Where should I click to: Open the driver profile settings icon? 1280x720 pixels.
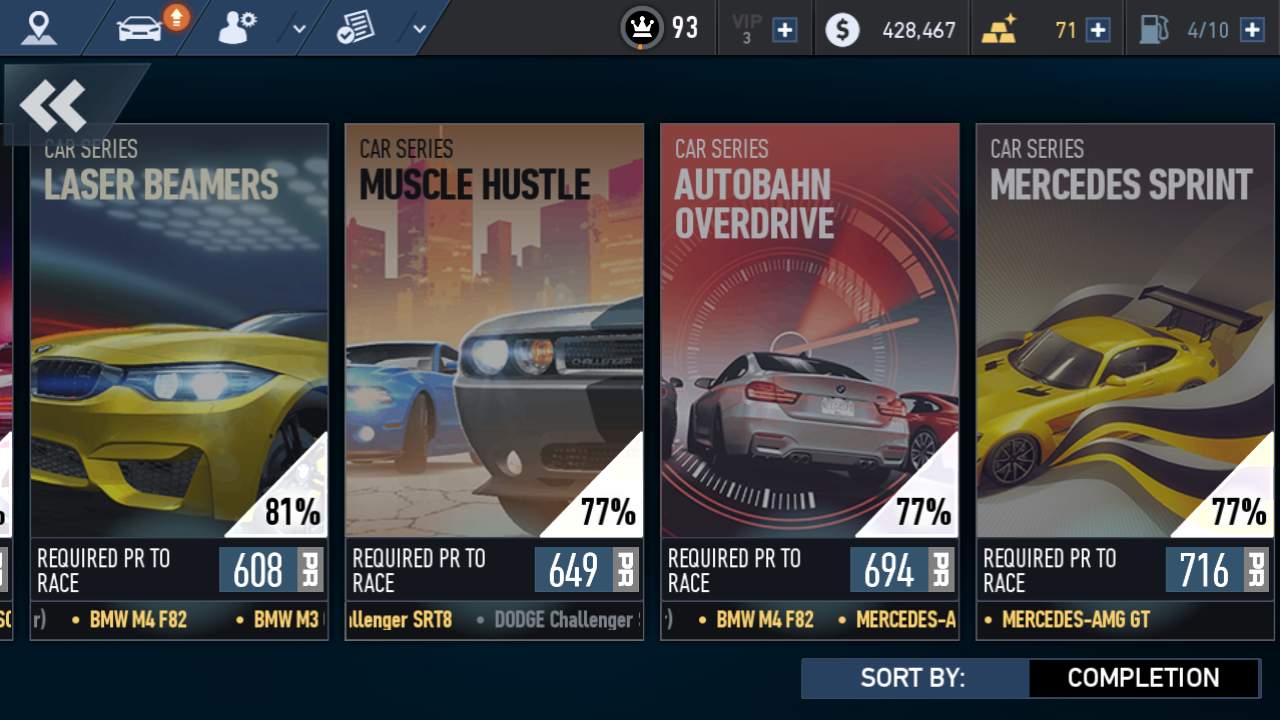(237, 27)
